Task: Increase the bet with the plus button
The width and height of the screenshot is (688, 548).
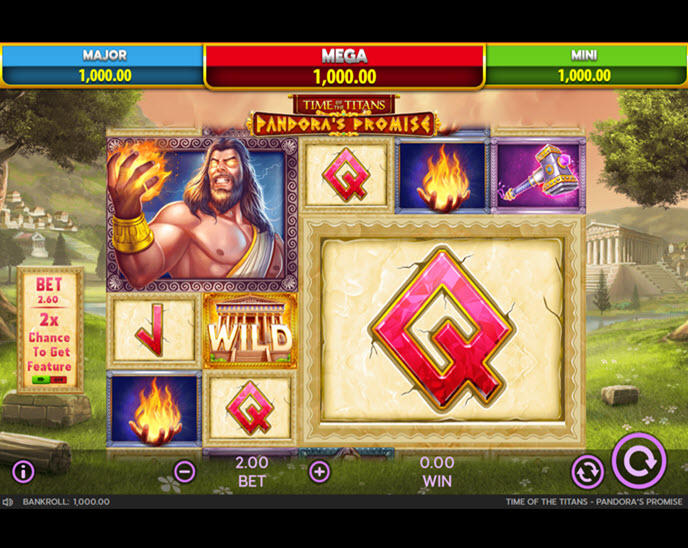Action: 319,471
